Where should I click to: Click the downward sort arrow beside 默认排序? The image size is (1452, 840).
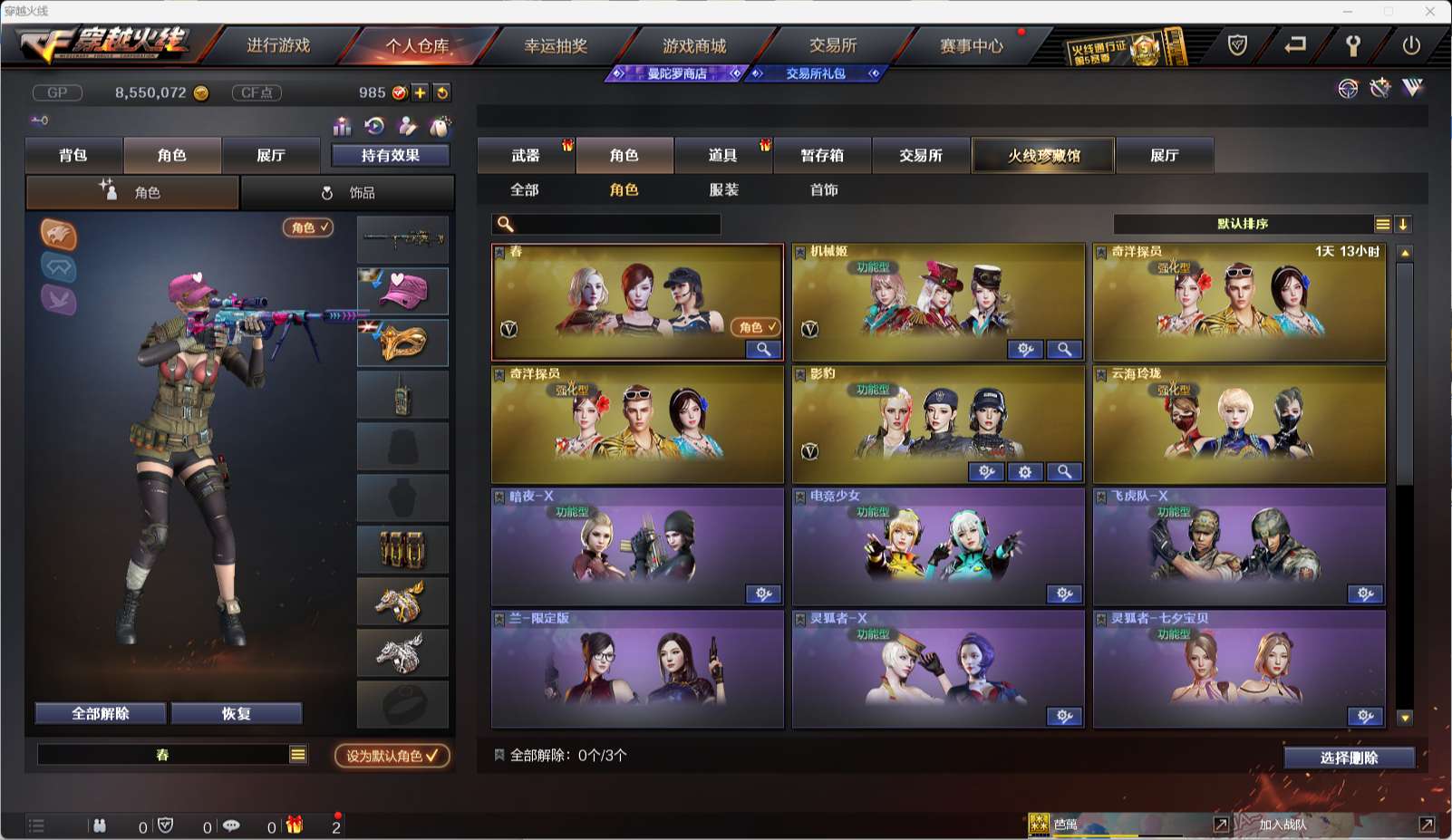click(x=1404, y=224)
